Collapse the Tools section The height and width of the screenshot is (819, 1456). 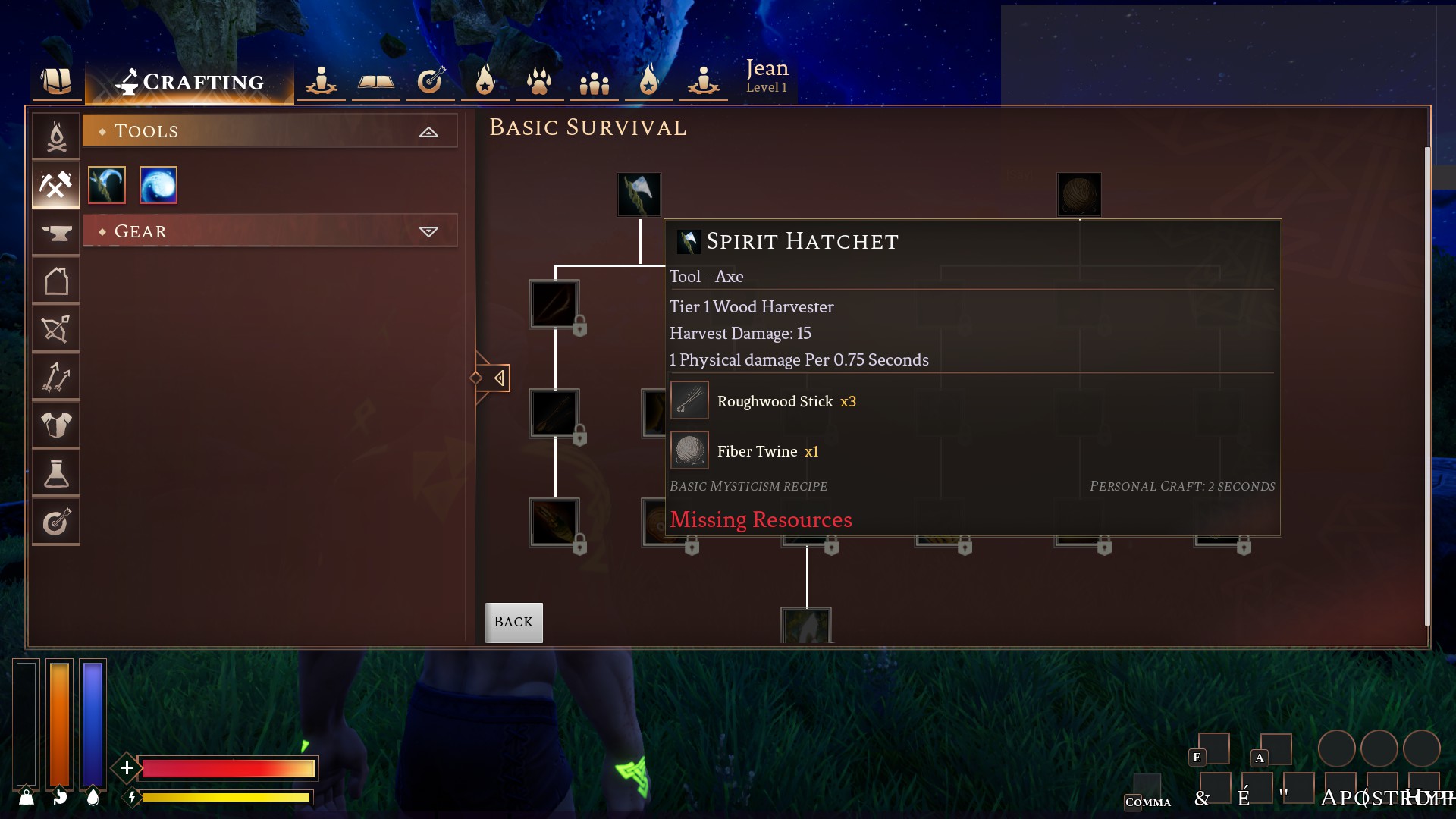(430, 130)
